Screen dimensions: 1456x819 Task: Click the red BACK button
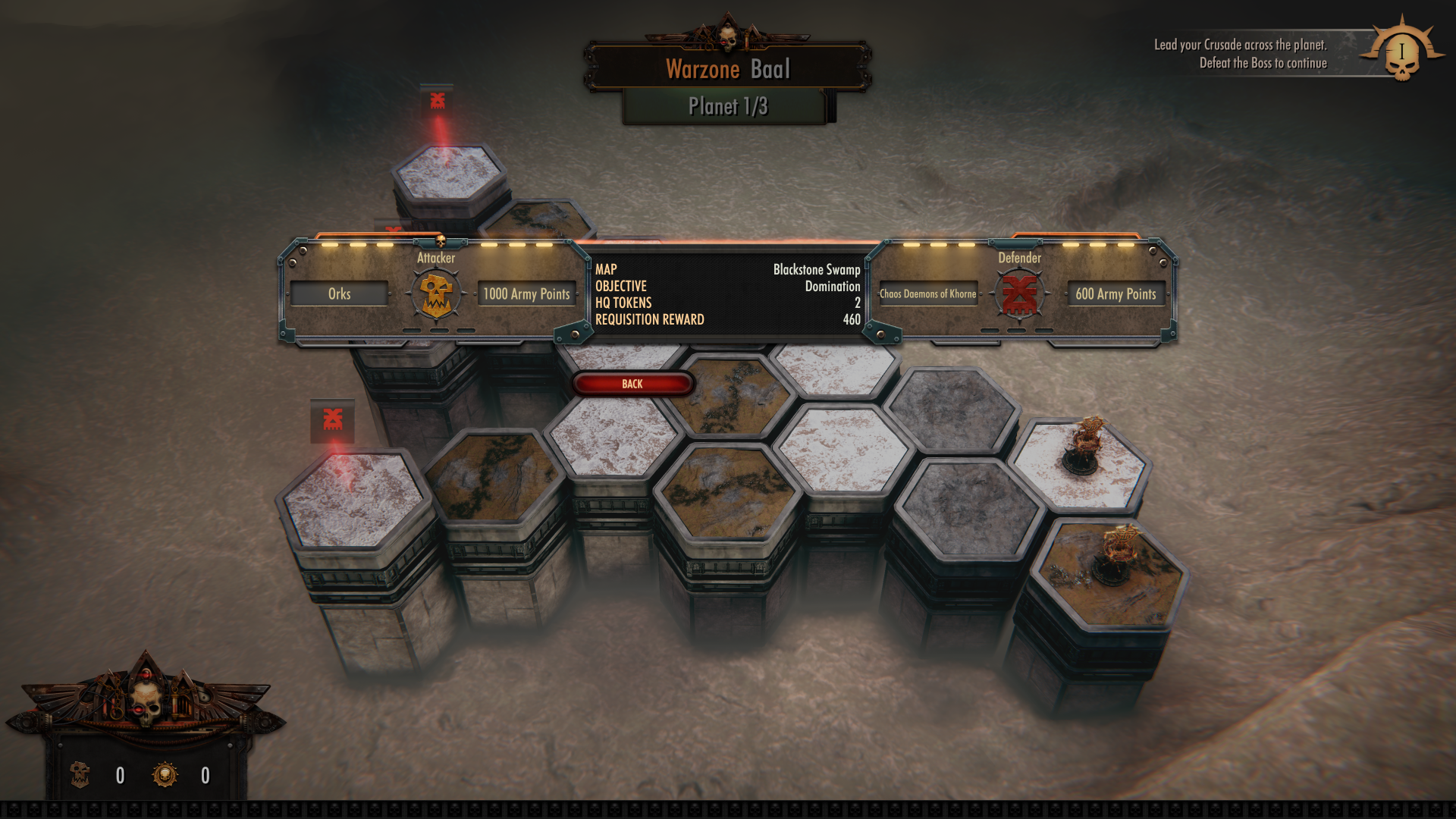click(632, 384)
